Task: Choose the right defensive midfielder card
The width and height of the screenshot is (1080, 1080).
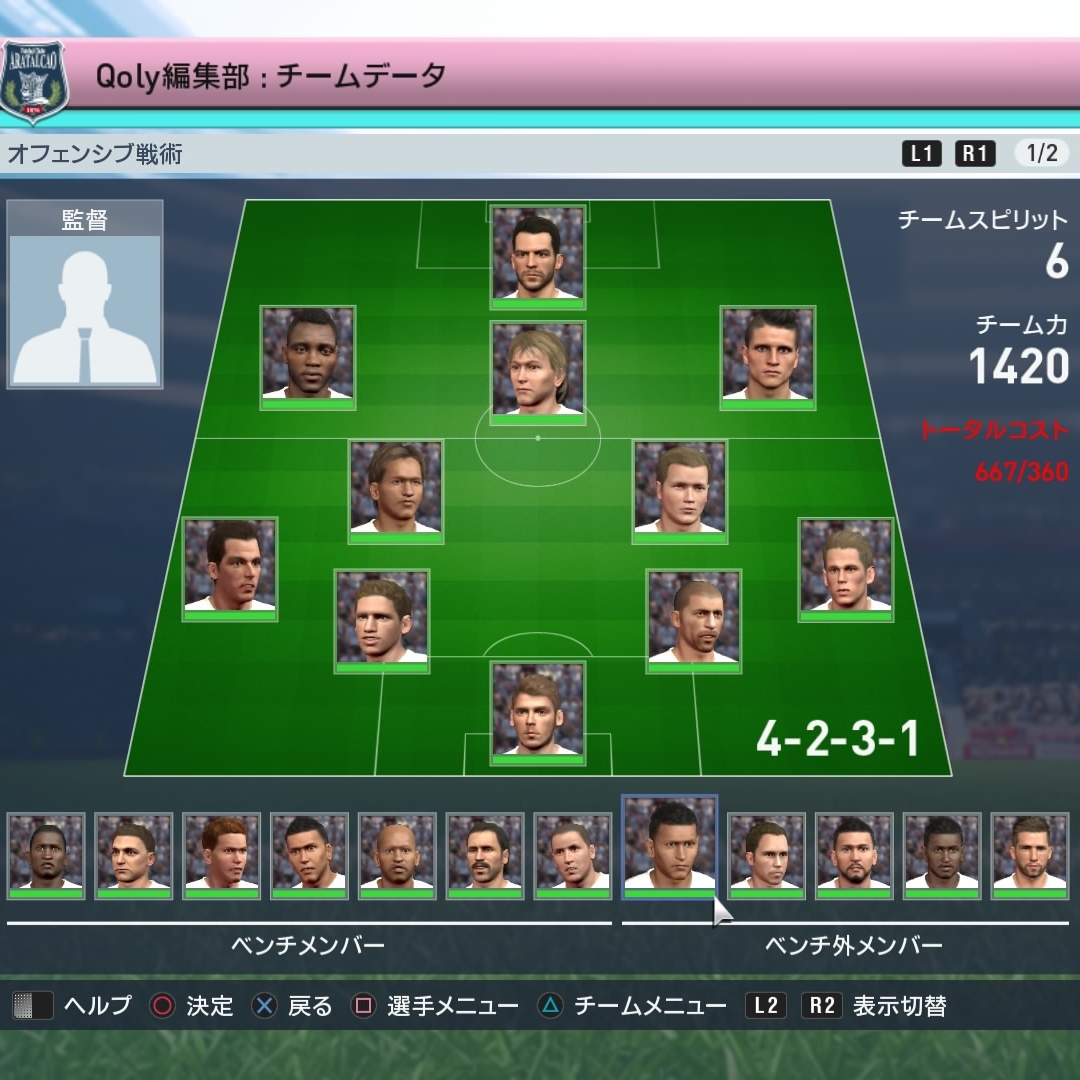Action: point(680,491)
